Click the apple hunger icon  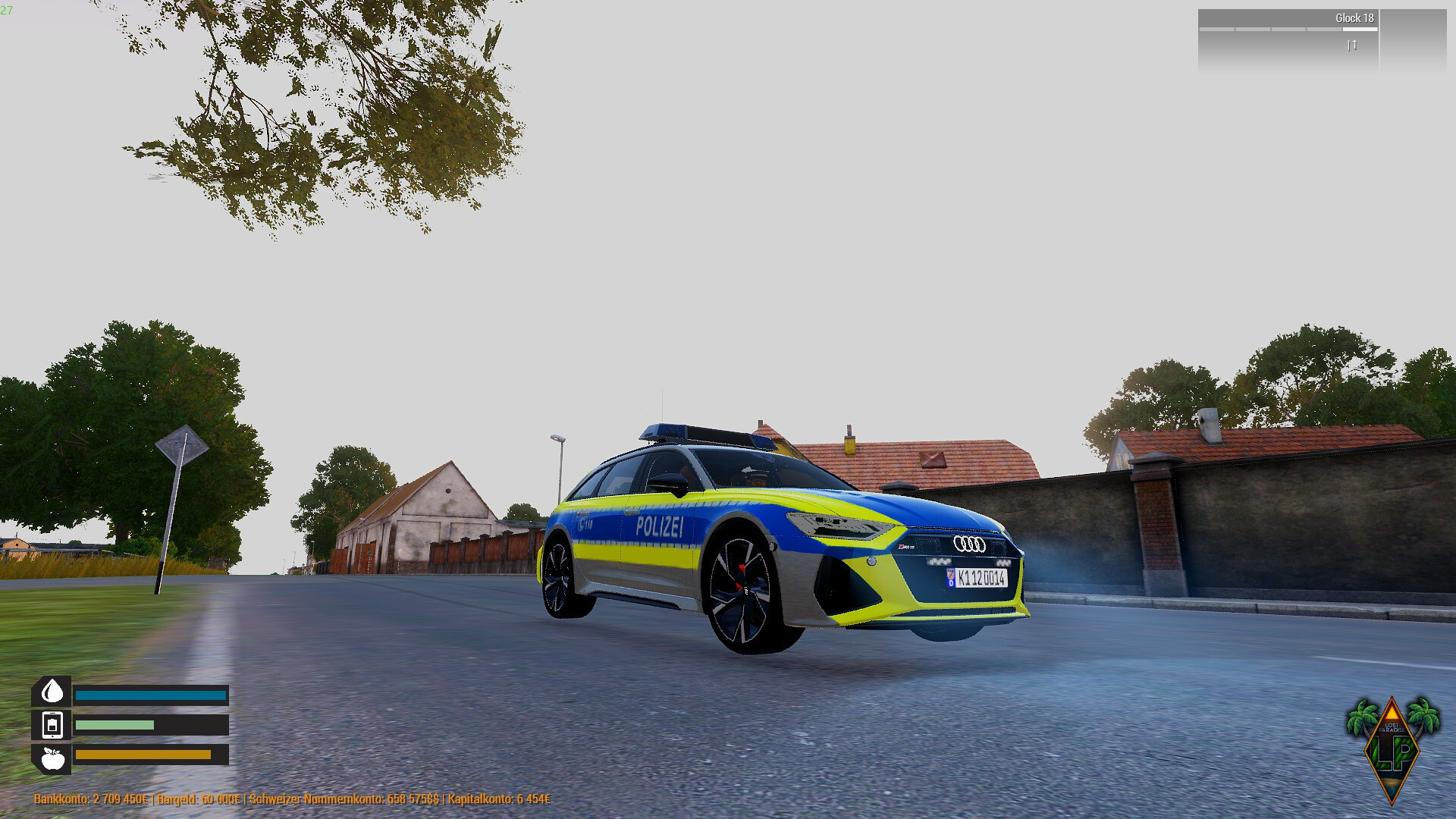click(x=52, y=758)
